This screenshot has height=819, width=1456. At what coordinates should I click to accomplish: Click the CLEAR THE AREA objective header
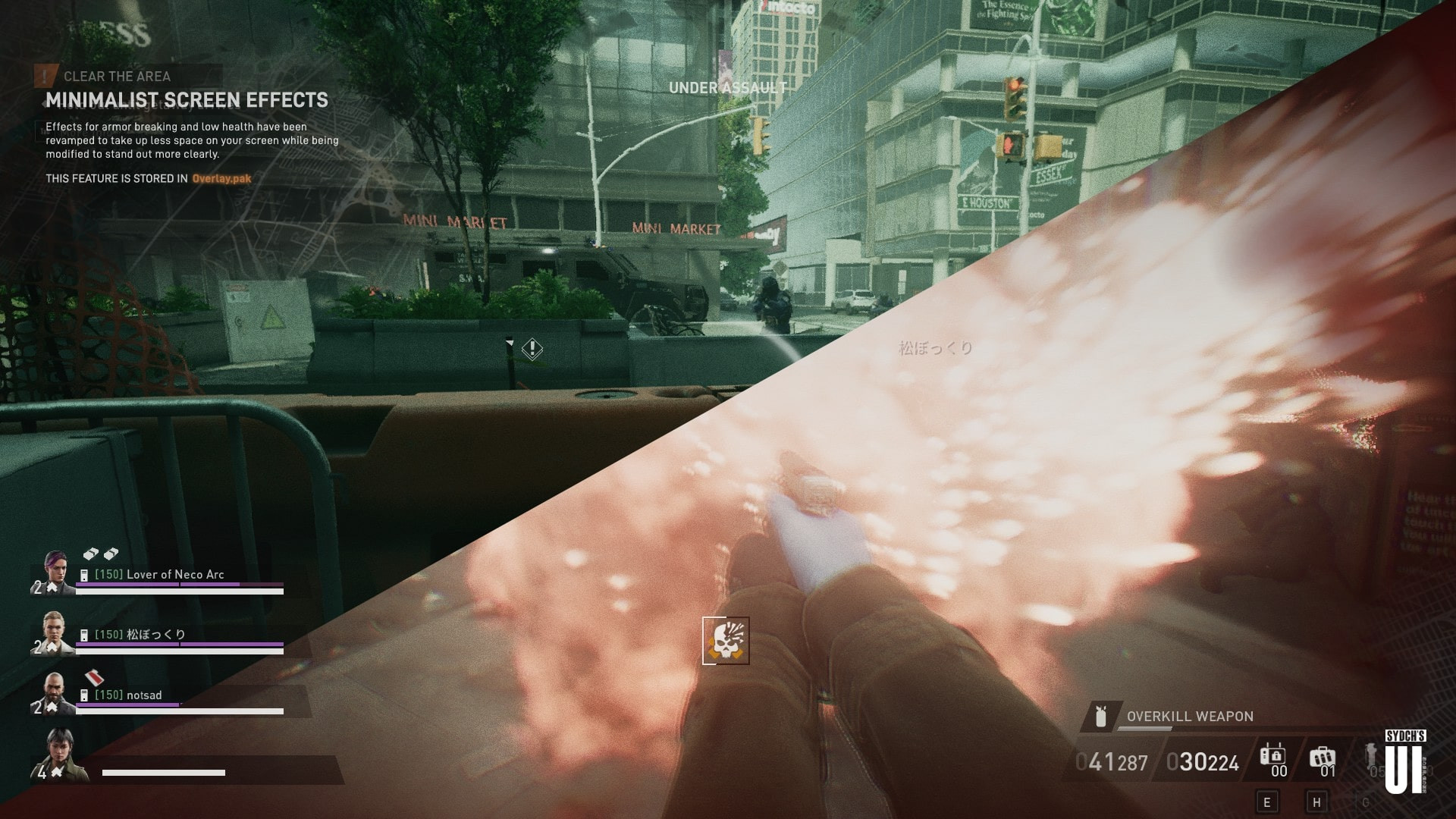[118, 76]
